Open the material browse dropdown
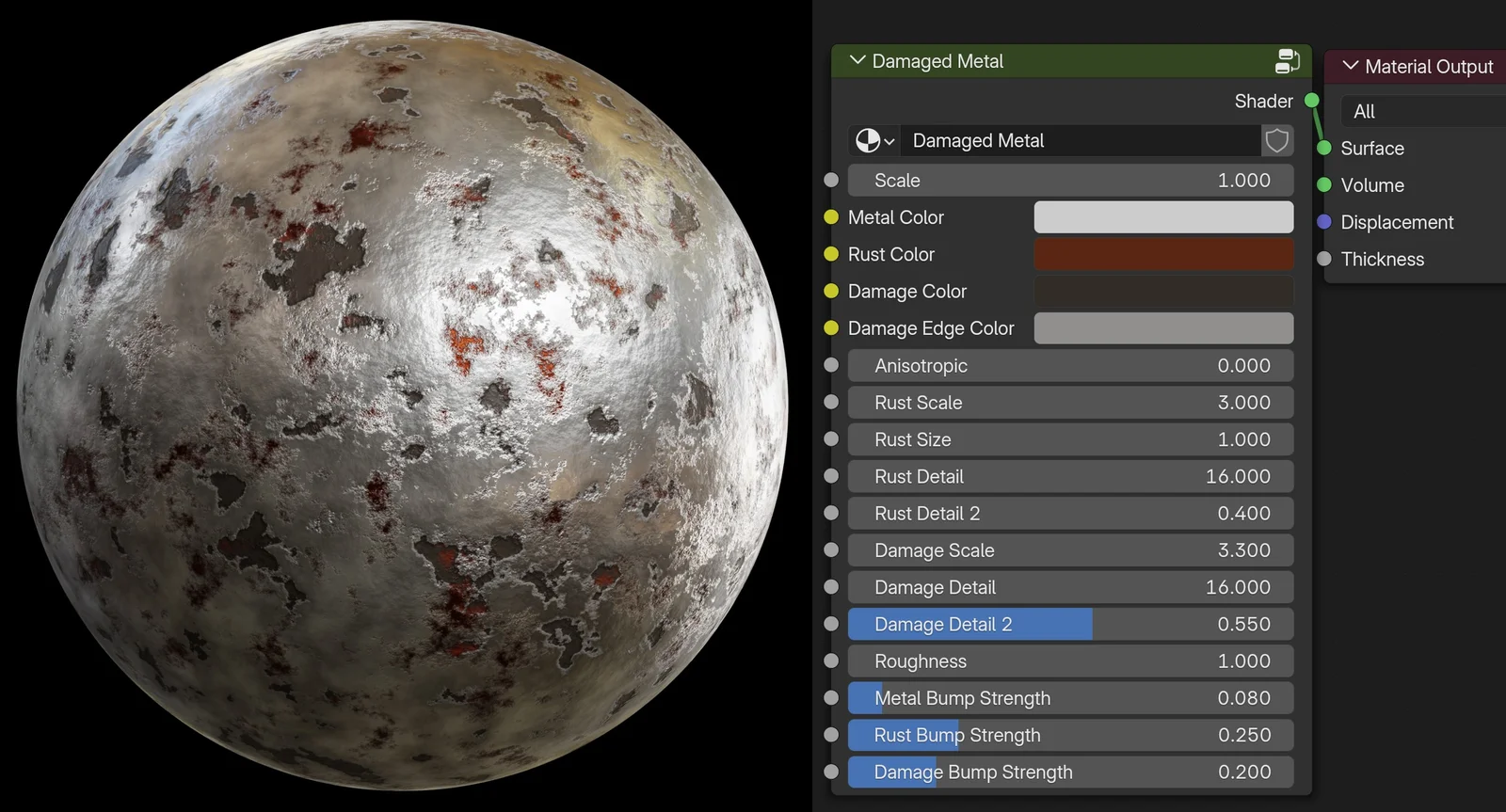Screen dimensions: 1506x812 click(x=873, y=140)
